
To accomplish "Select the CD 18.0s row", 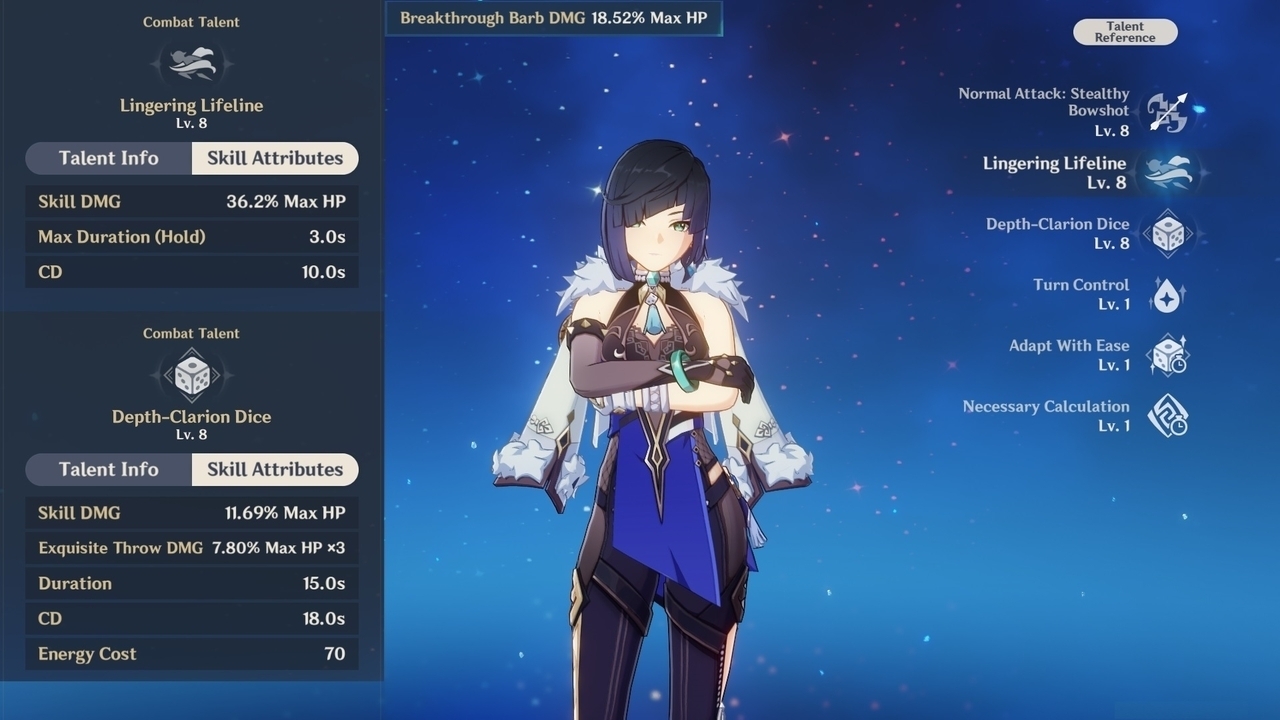I will [191, 618].
